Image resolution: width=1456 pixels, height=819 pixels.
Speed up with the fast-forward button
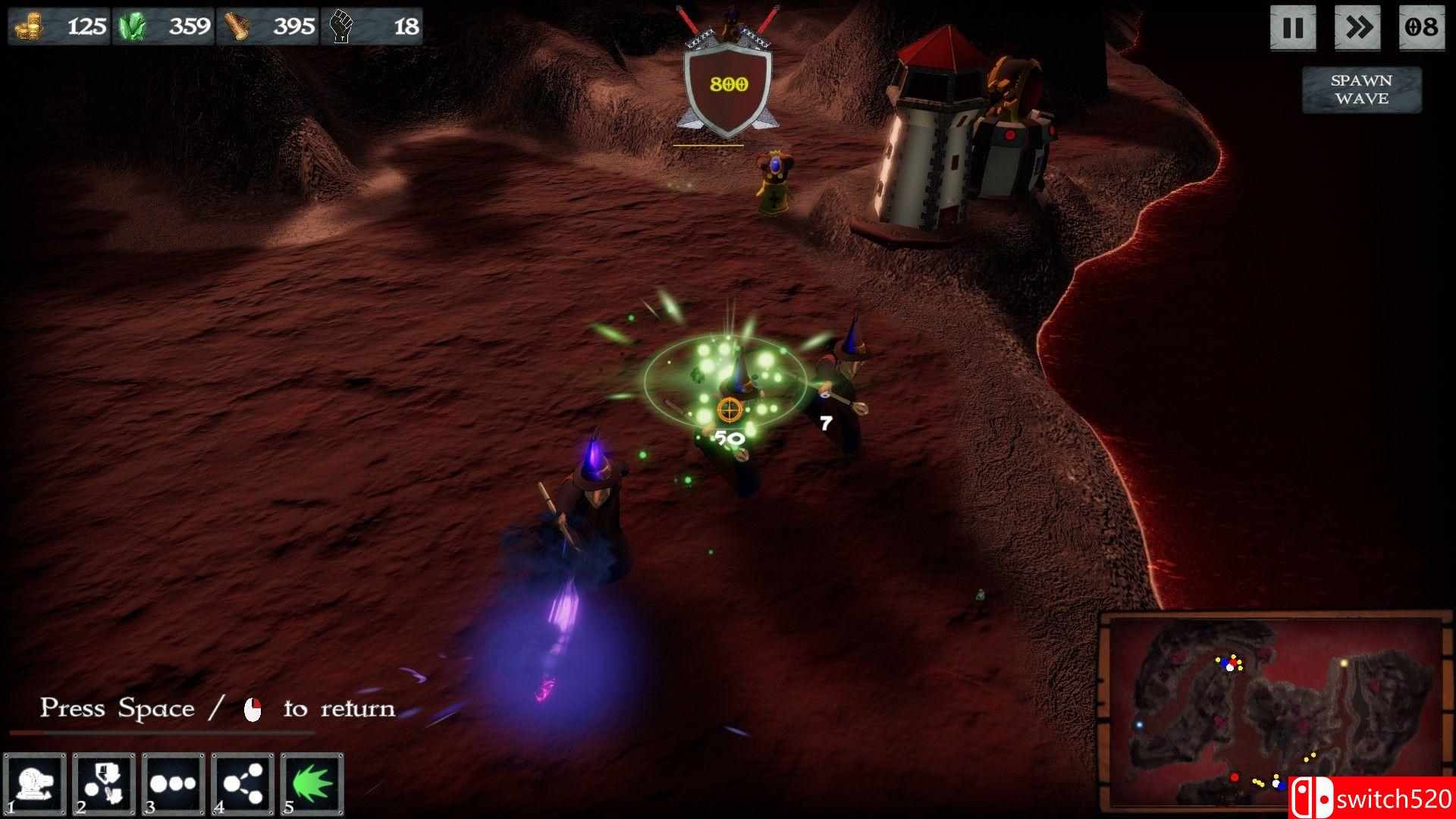[1358, 28]
